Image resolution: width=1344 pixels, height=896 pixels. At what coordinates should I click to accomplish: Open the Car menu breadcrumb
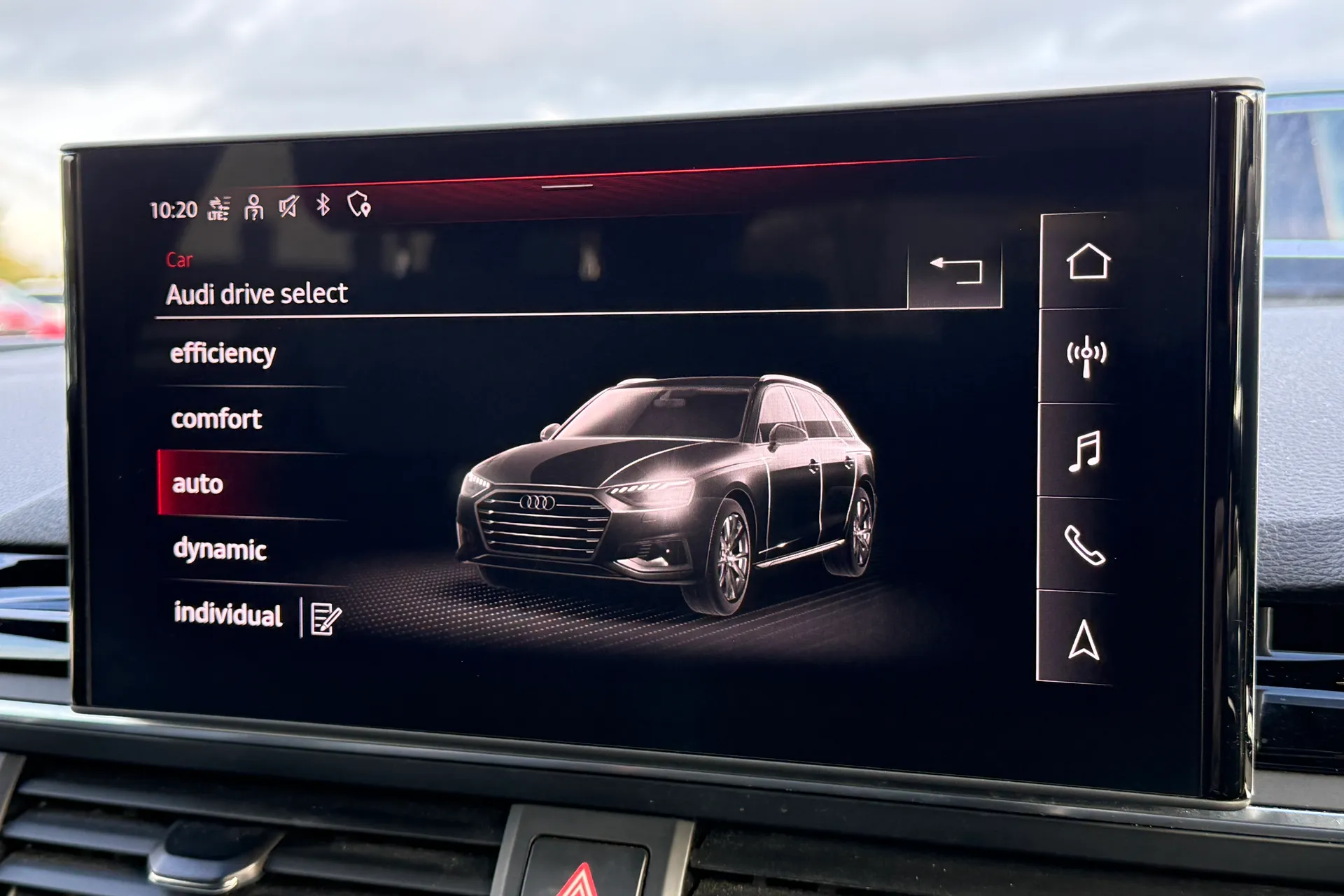(x=181, y=260)
